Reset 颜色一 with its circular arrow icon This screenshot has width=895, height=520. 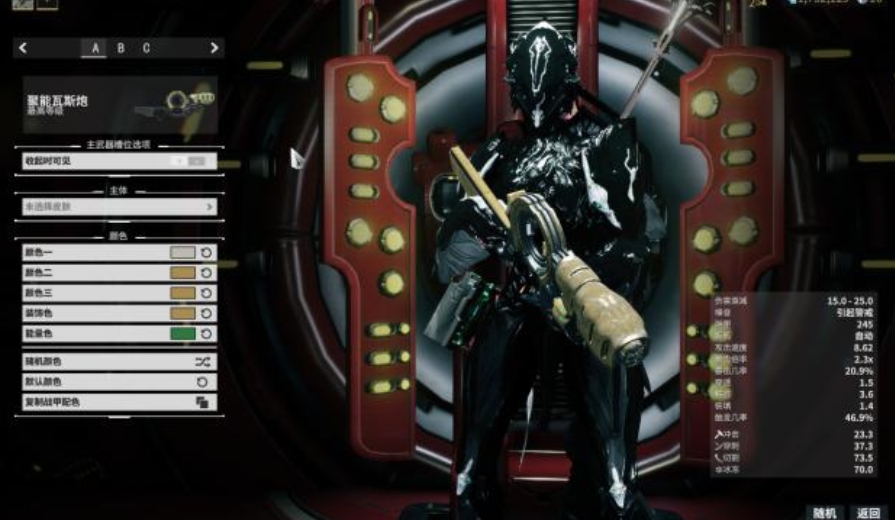[206, 253]
